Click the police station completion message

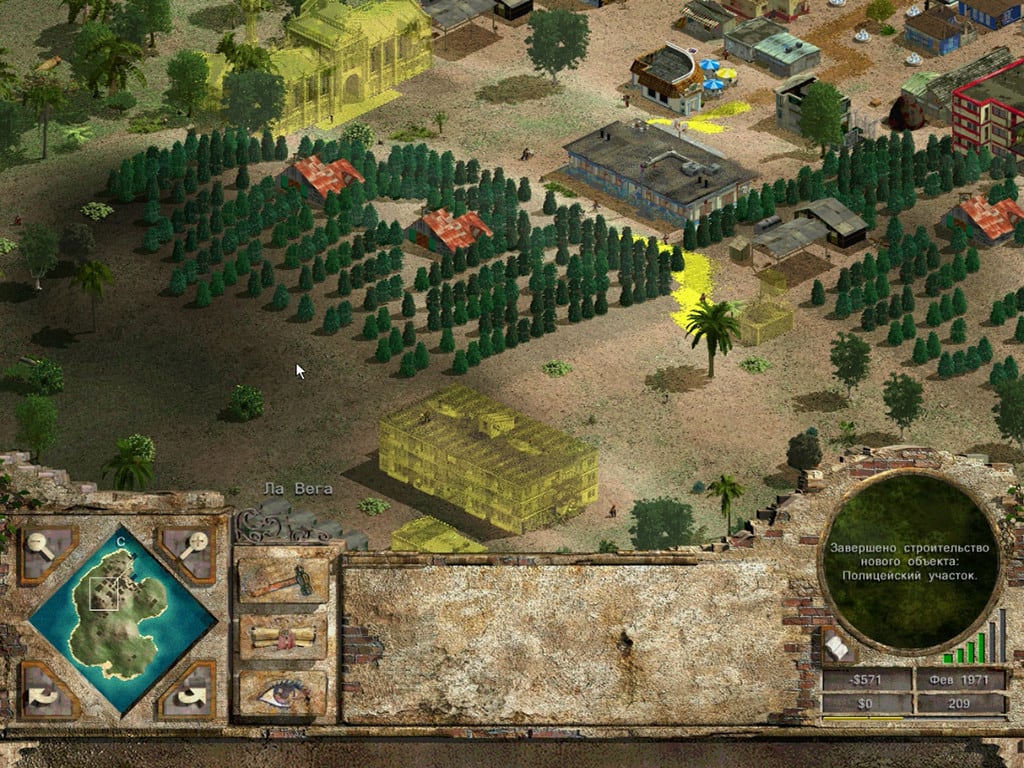[x=910, y=561]
